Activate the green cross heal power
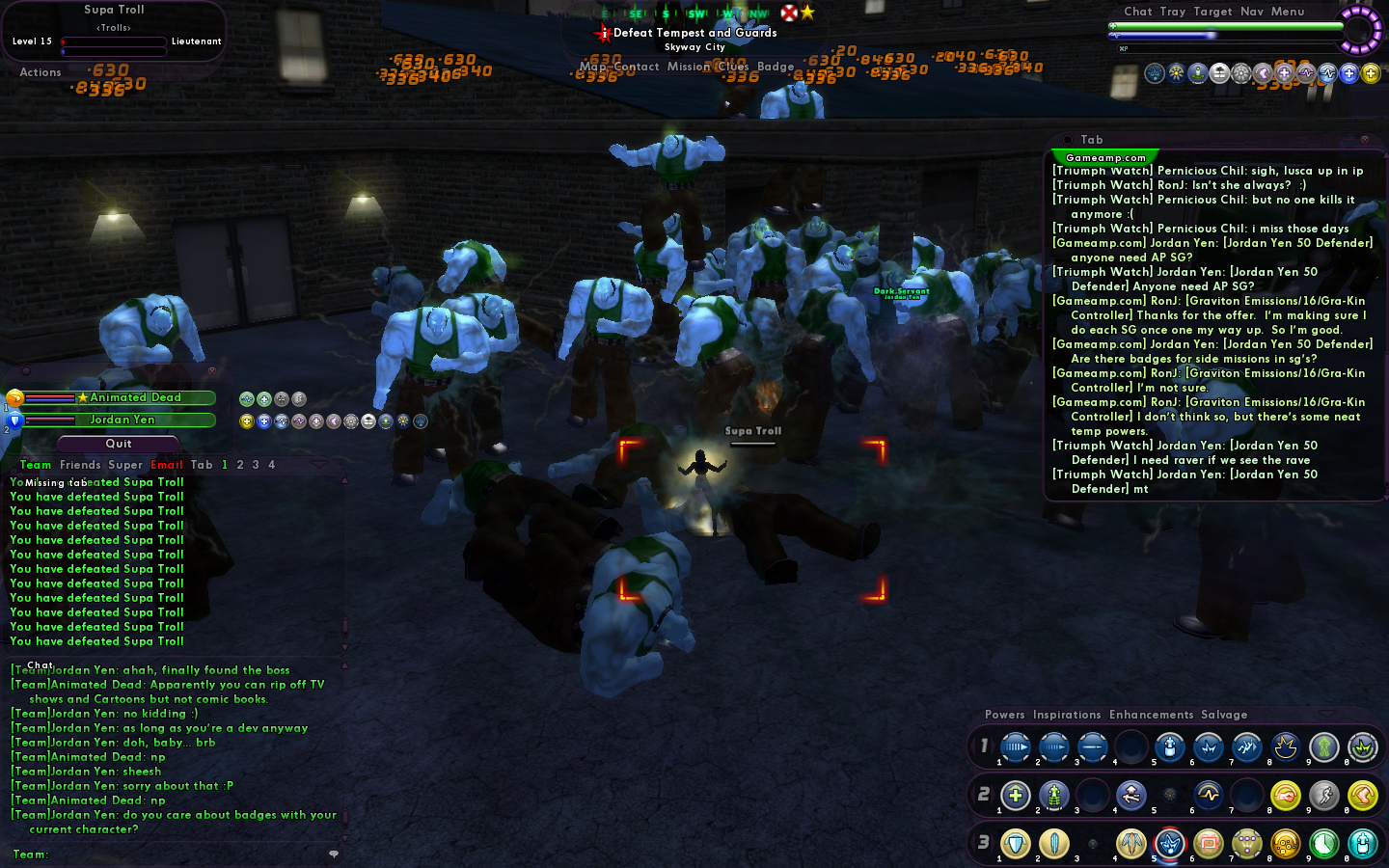This screenshot has width=1389, height=868. click(x=1015, y=796)
